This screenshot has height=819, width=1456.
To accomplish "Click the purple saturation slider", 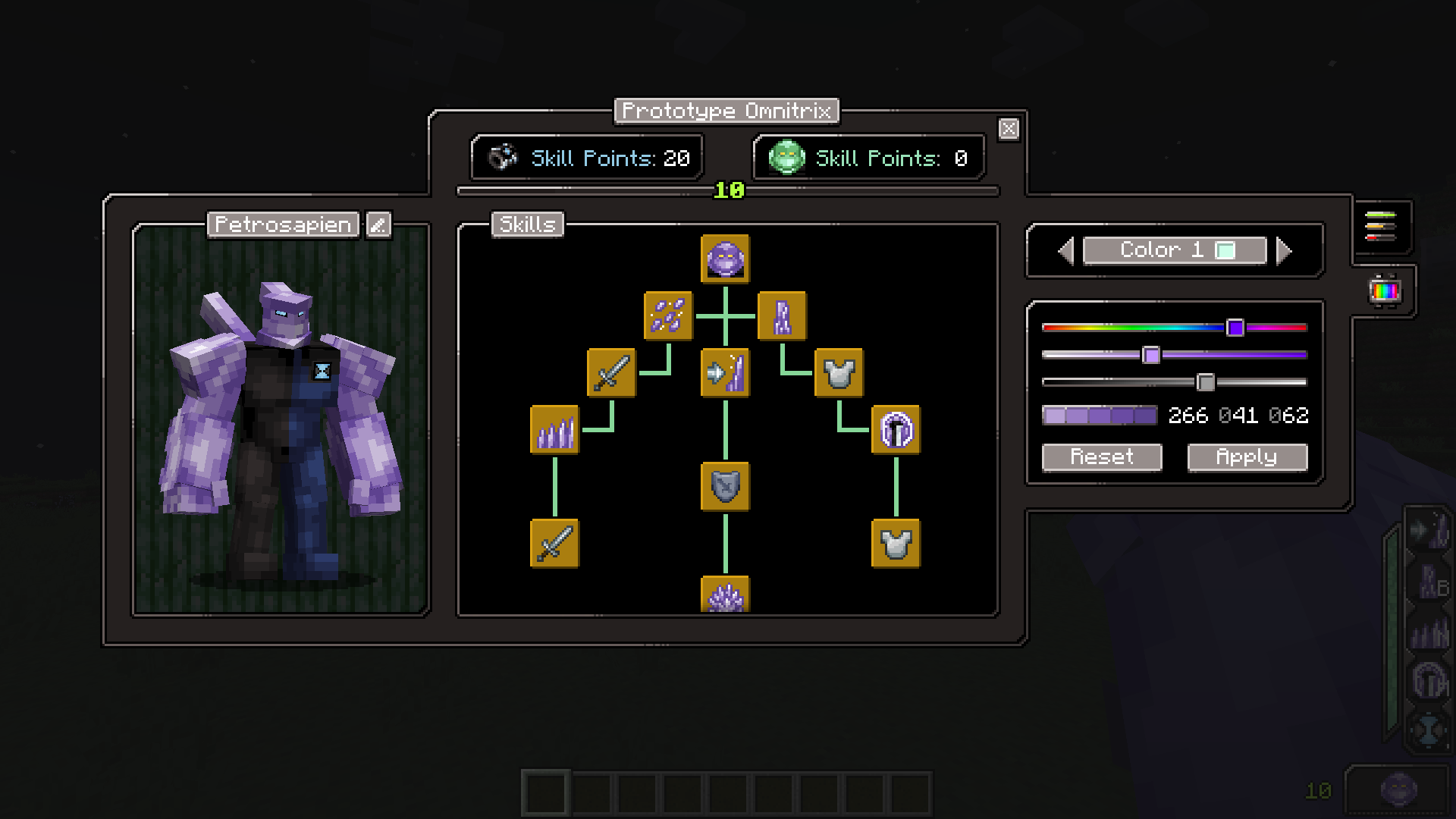I will point(1174,355).
